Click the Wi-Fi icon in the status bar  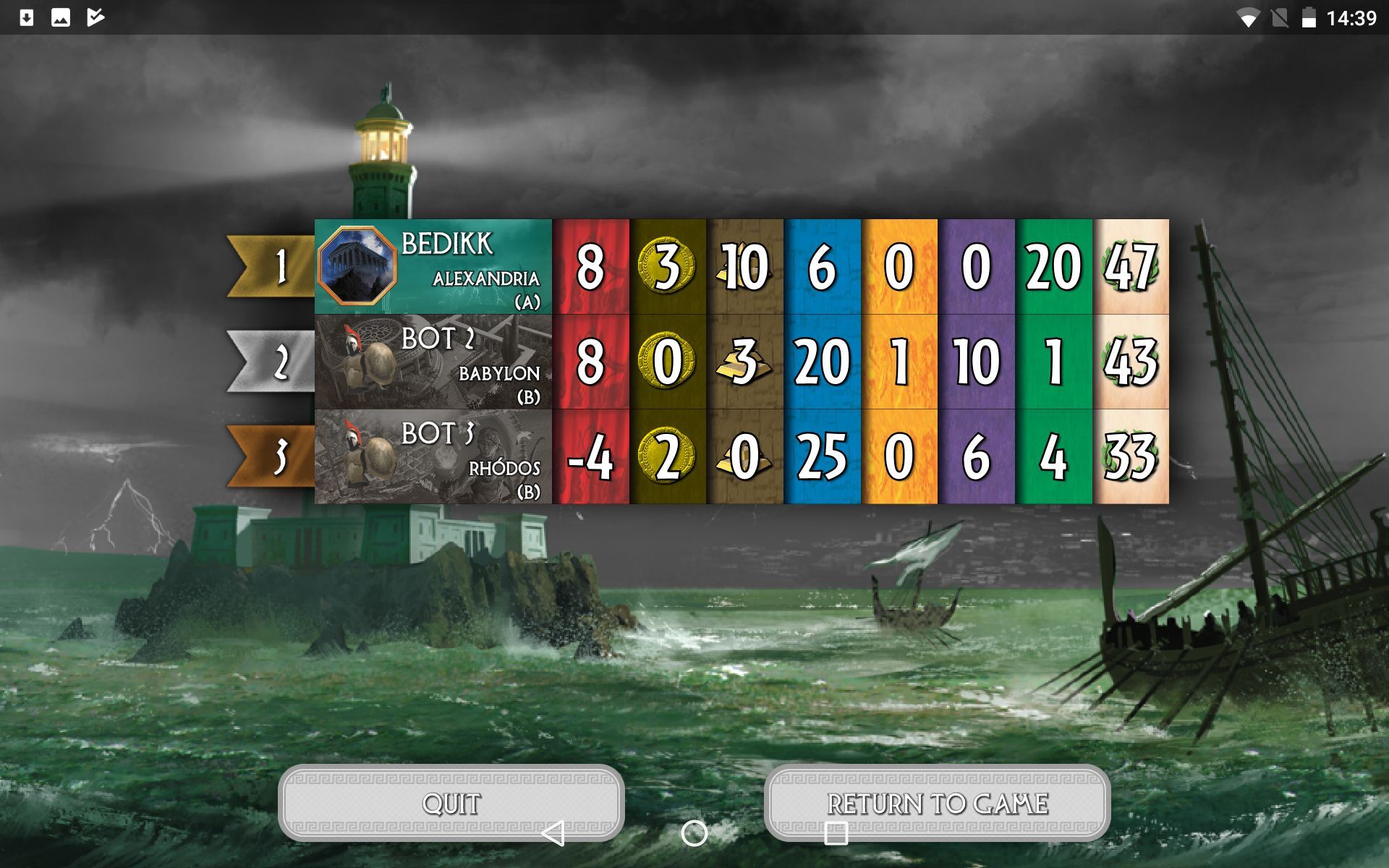point(1248,19)
